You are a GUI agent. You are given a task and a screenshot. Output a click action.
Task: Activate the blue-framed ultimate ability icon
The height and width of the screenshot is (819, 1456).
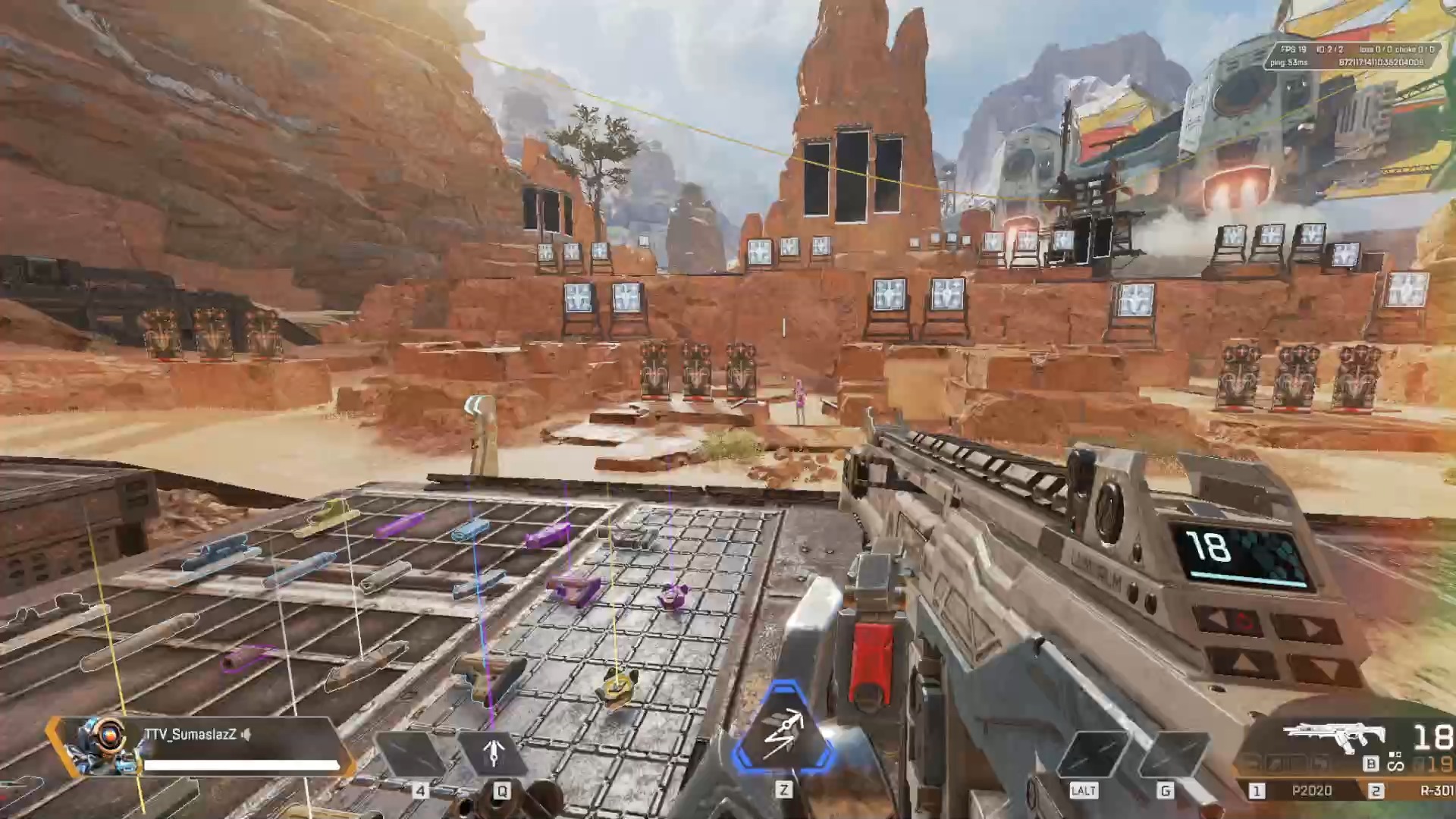coord(783,731)
